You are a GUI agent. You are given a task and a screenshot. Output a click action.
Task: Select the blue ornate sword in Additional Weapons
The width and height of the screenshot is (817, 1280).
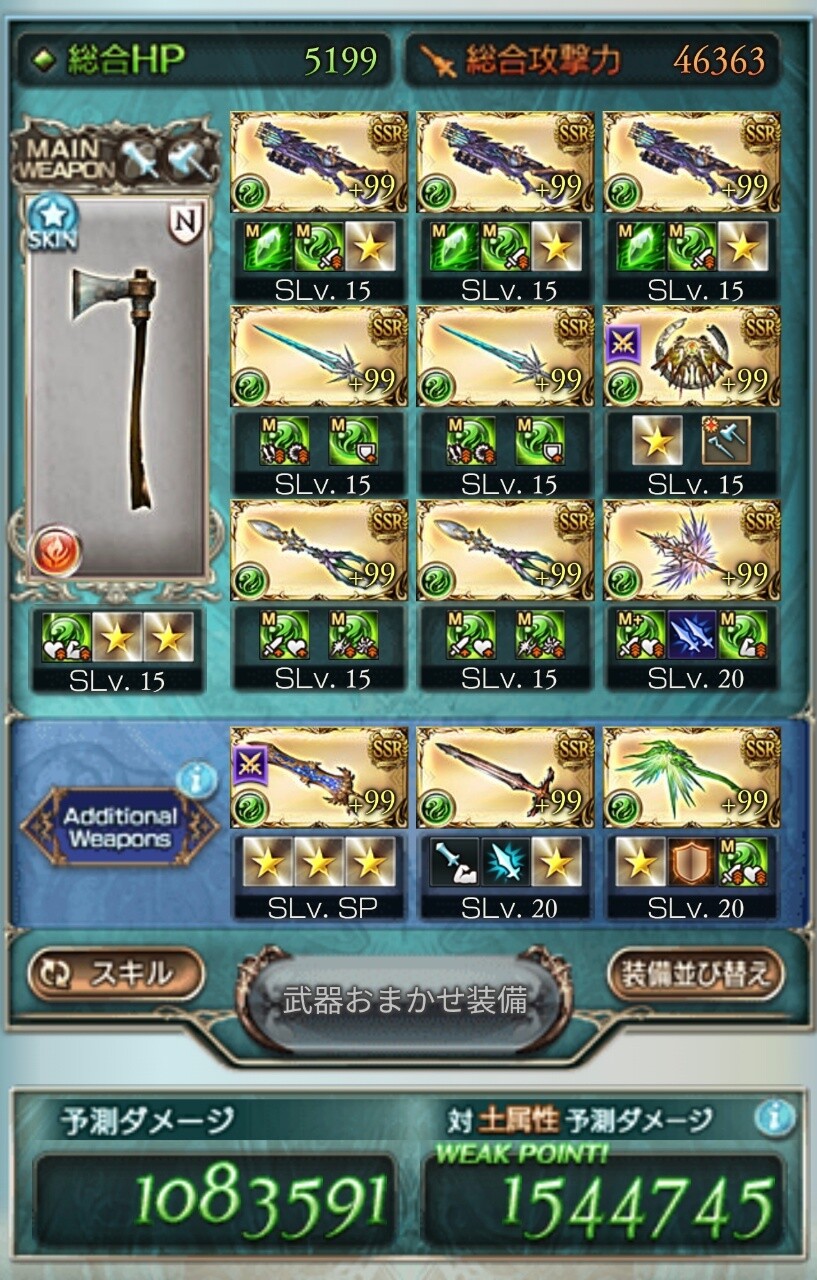[319, 777]
